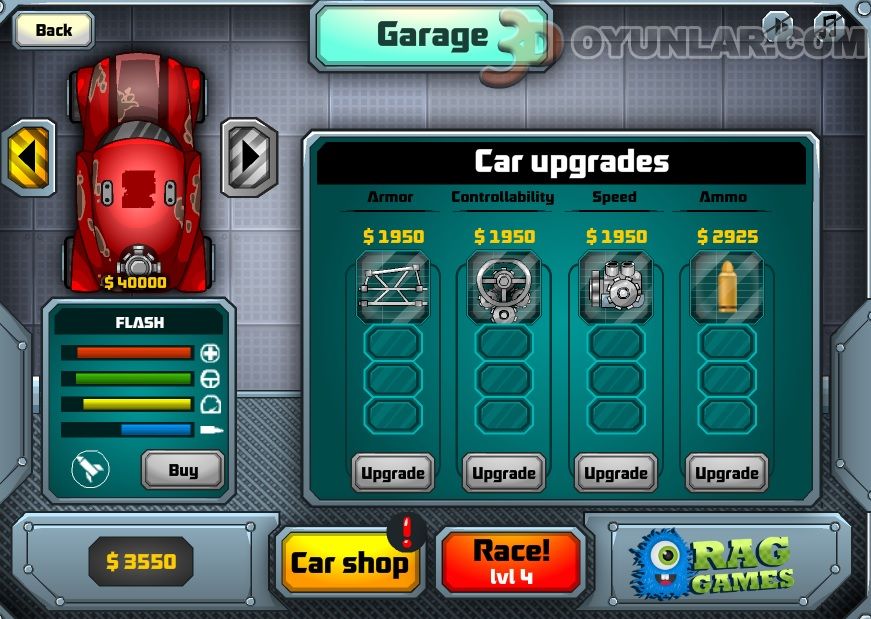Image resolution: width=871 pixels, height=619 pixels.
Task: Go back using the Back button
Action: [53, 30]
